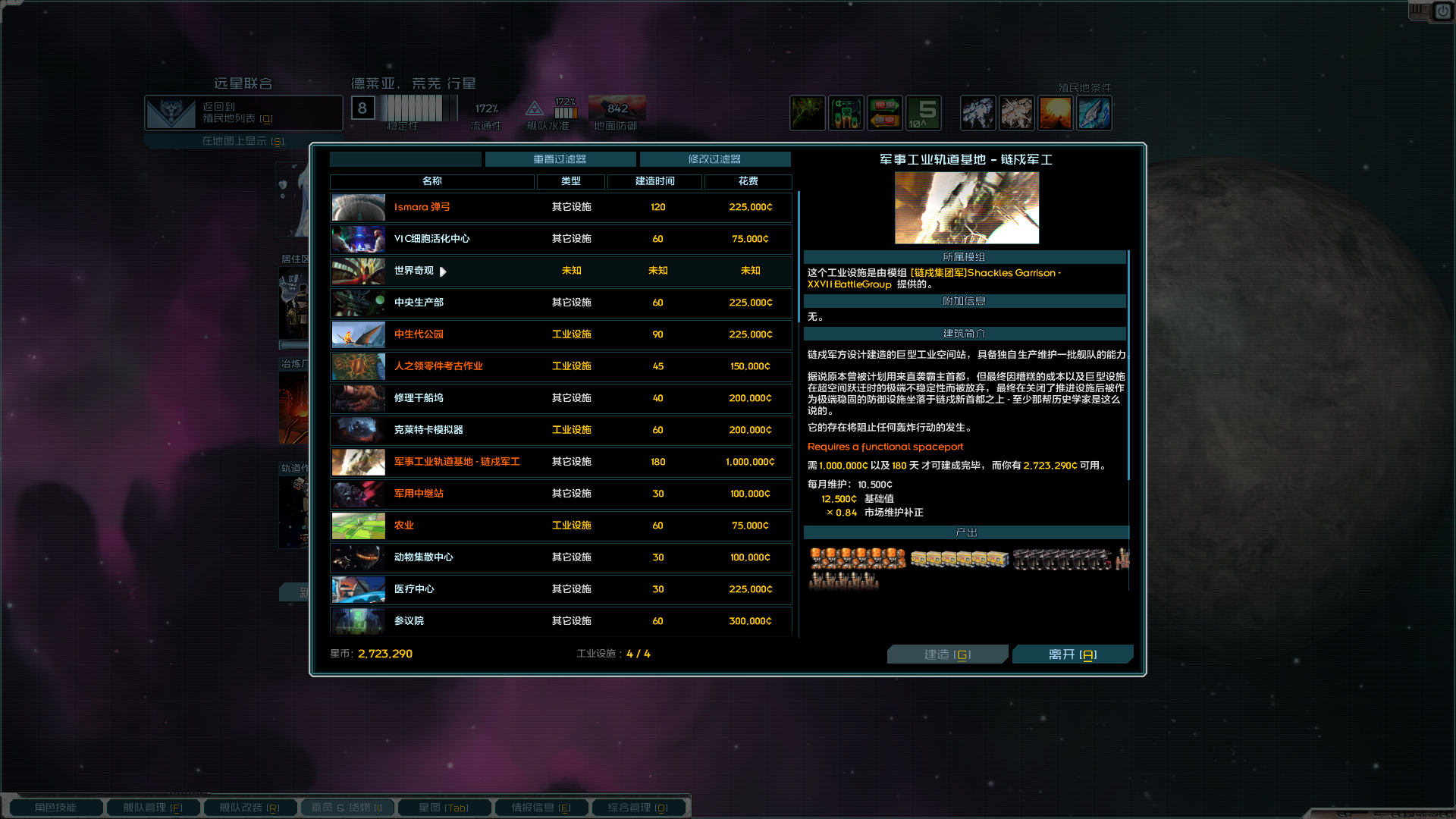Click the orange sun hot climate condition icon
The height and width of the screenshot is (819, 1456).
tap(1056, 112)
